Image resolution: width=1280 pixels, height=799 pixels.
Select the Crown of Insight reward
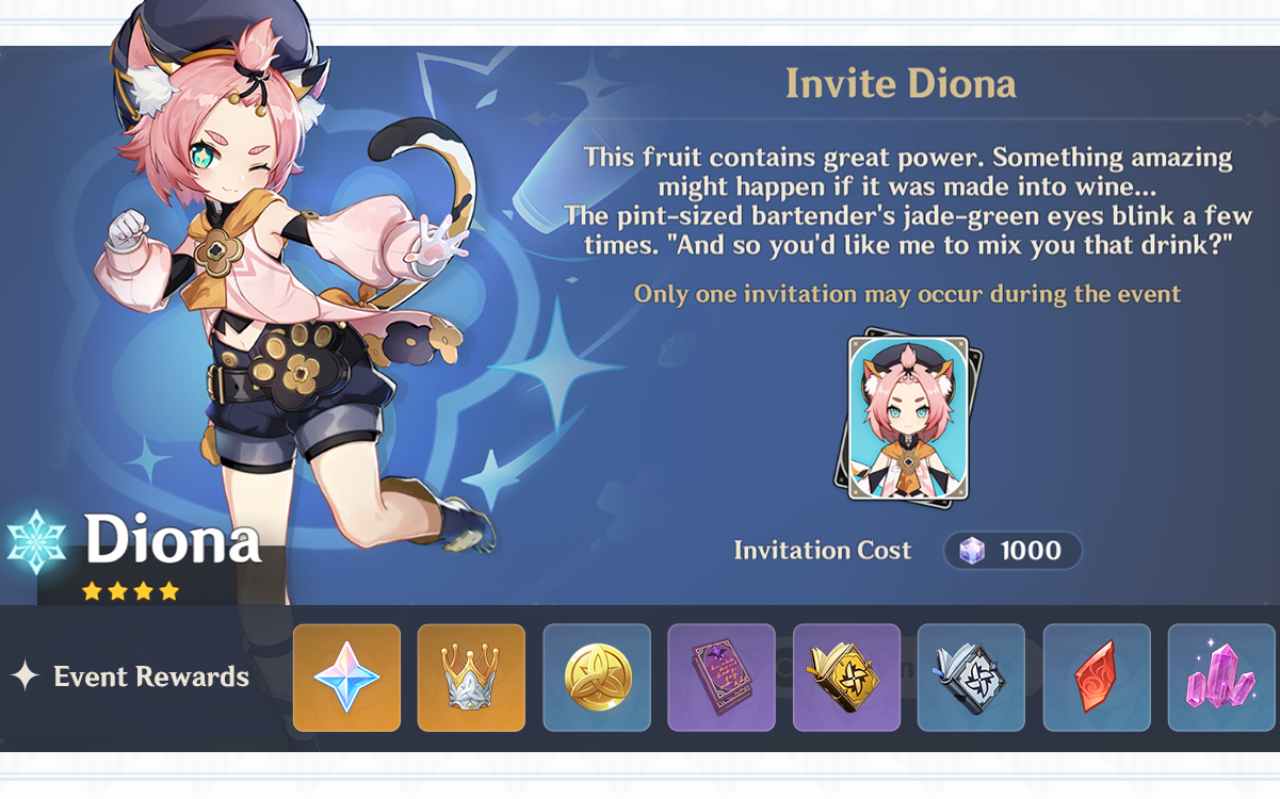click(471, 677)
